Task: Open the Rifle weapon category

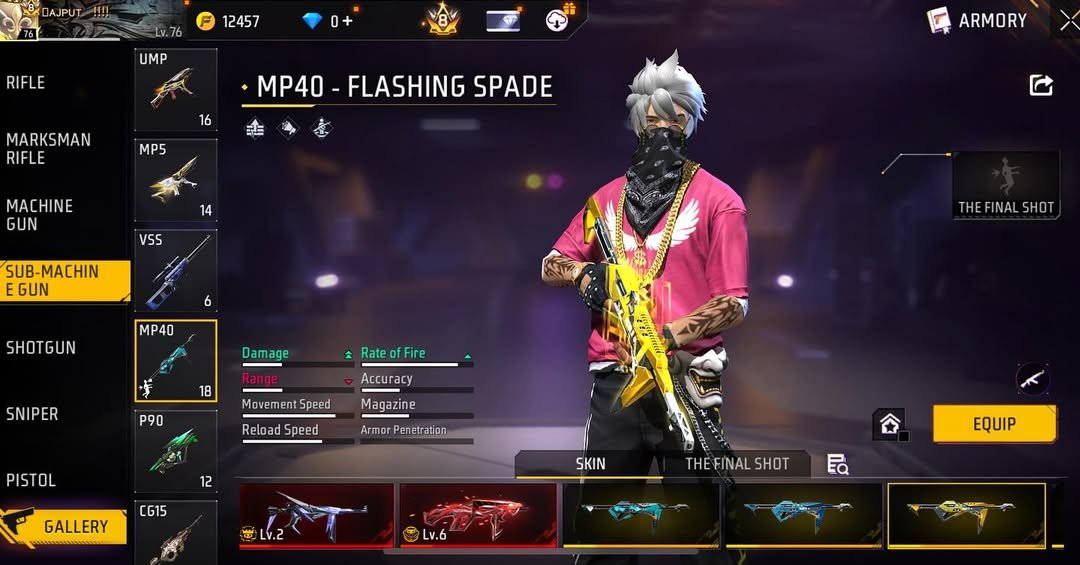Action: [x=27, y=83]
